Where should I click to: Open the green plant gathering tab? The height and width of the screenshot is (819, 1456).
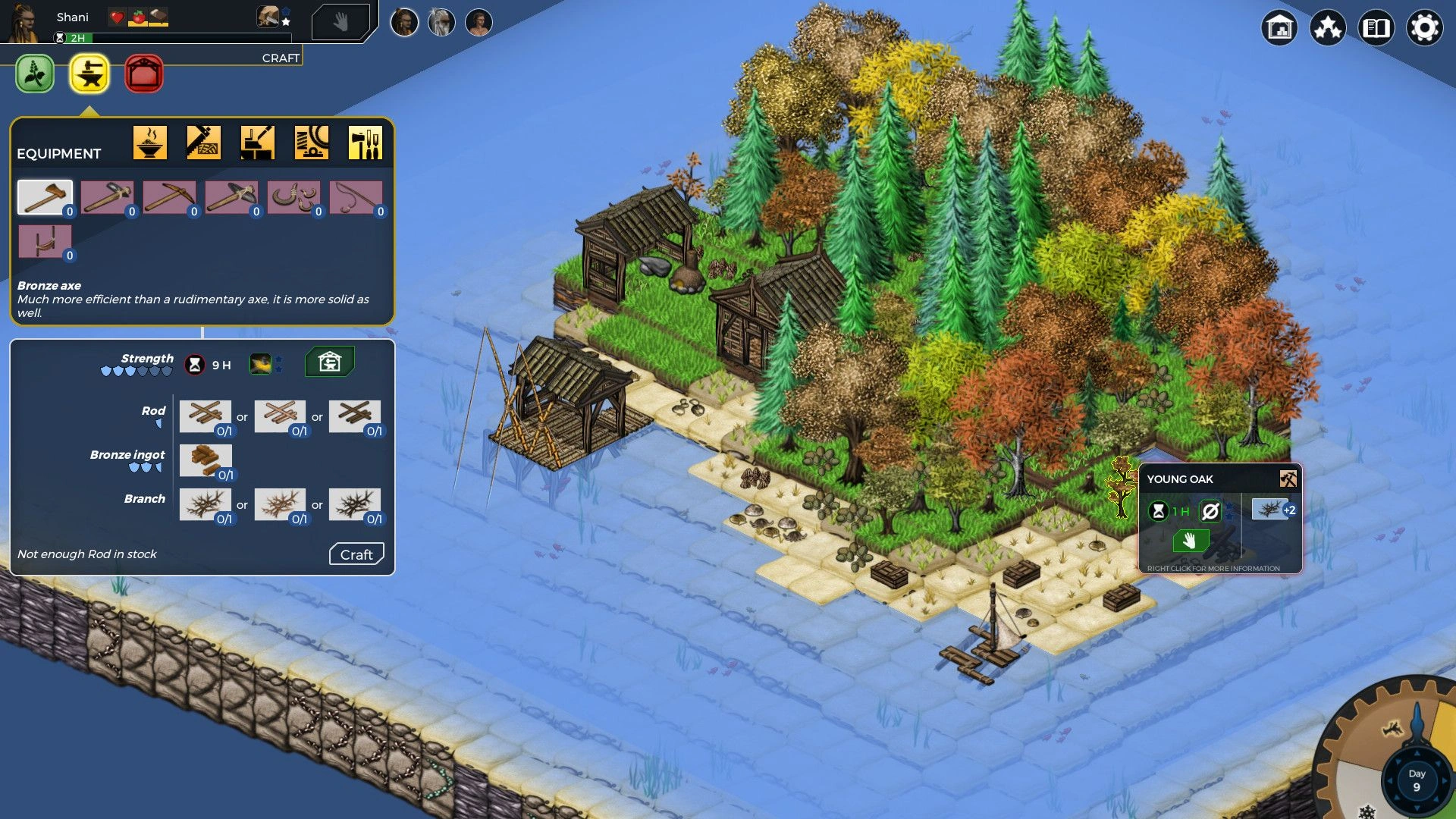35,74
